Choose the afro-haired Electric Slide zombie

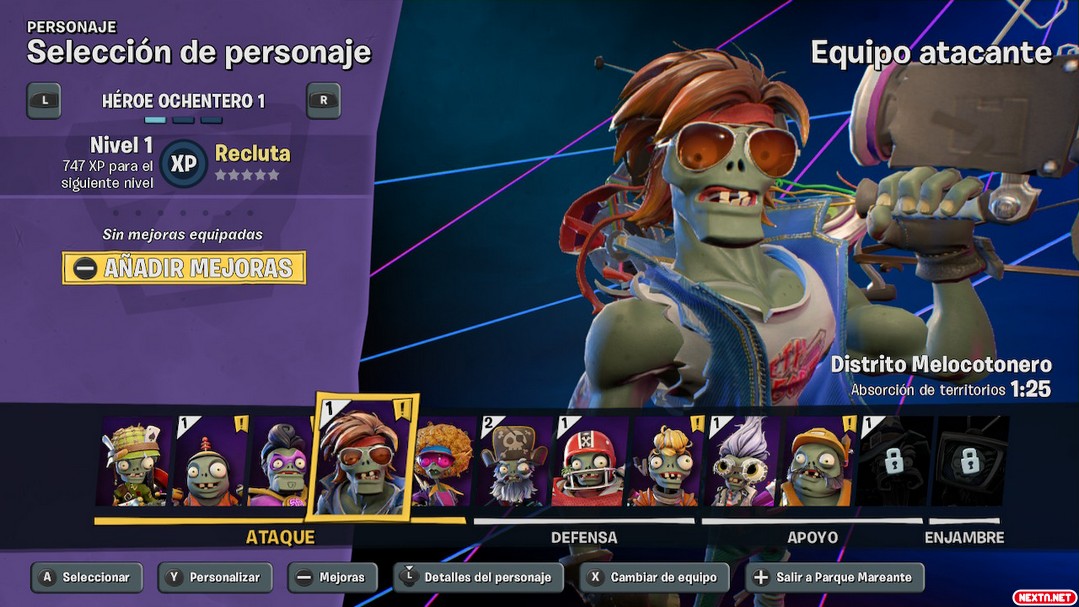(x=445, y=461)
